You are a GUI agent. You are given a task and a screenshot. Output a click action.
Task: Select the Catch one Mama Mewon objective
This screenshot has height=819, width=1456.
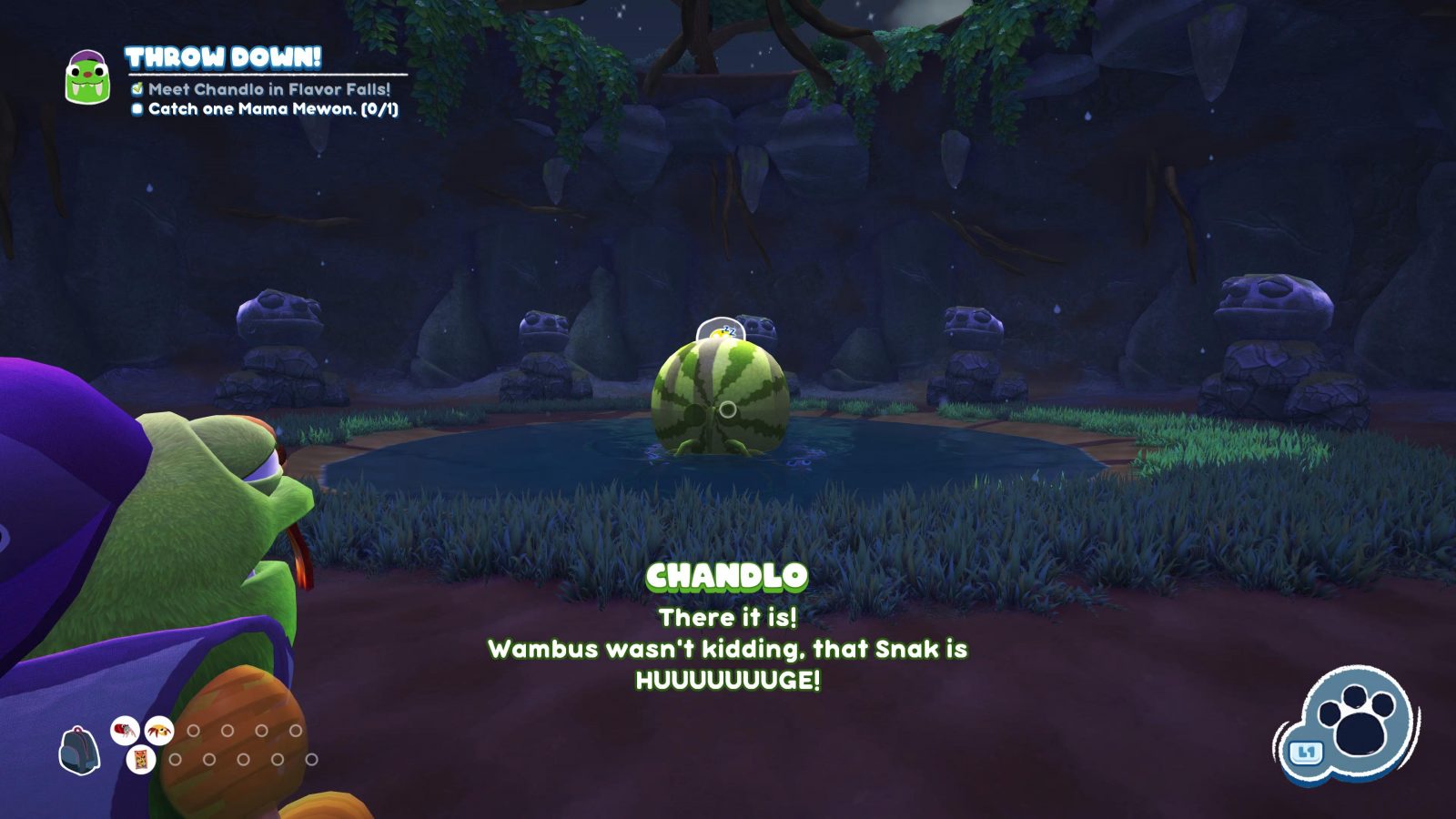[272, 109]
